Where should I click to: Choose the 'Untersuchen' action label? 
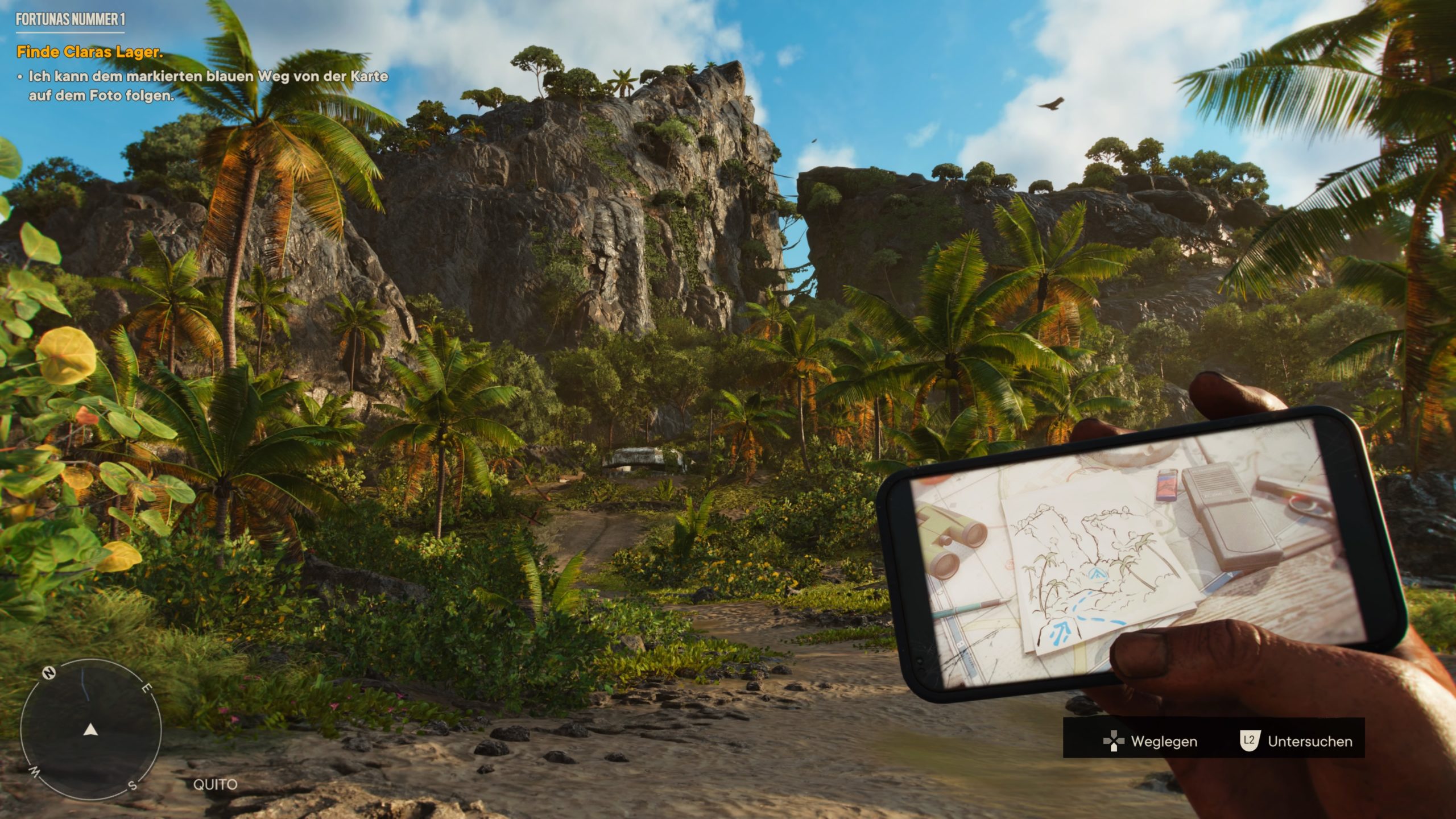(x=1309, y=741)
